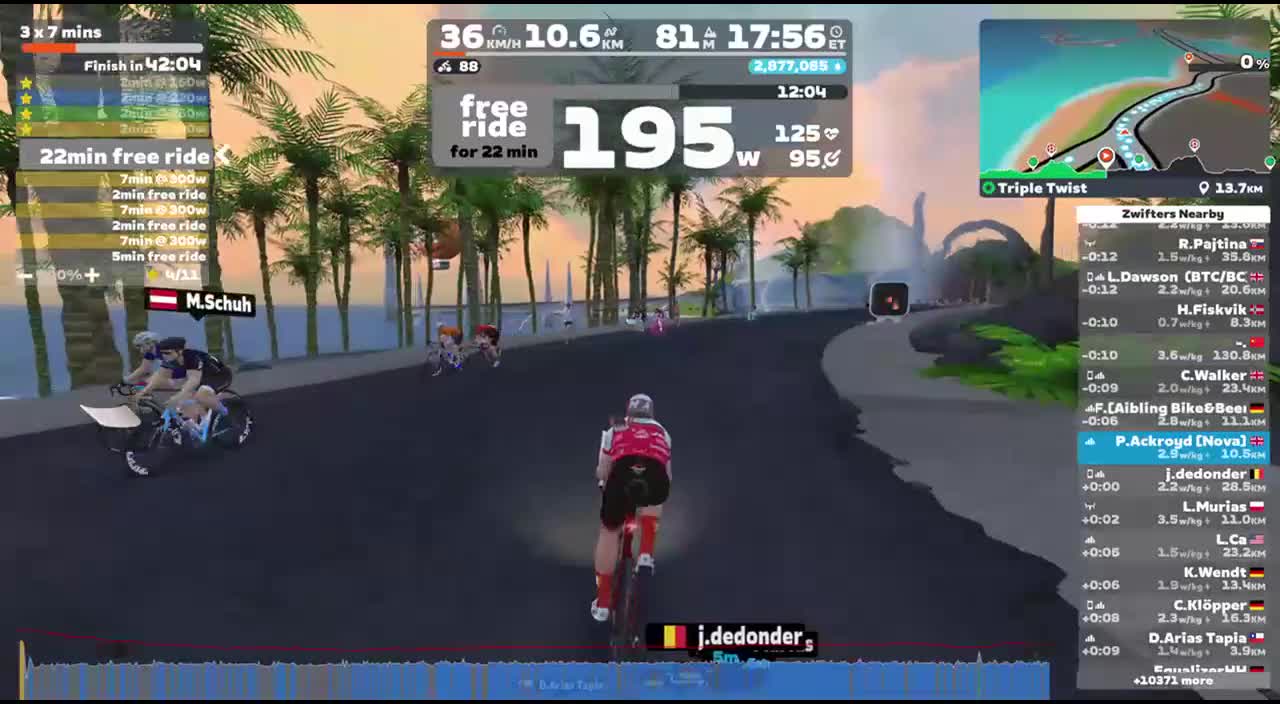This screenshot has width=1280, height=704.
Task: Pick C.Klöpper from the nearby list
Action: click(1173, 611)
